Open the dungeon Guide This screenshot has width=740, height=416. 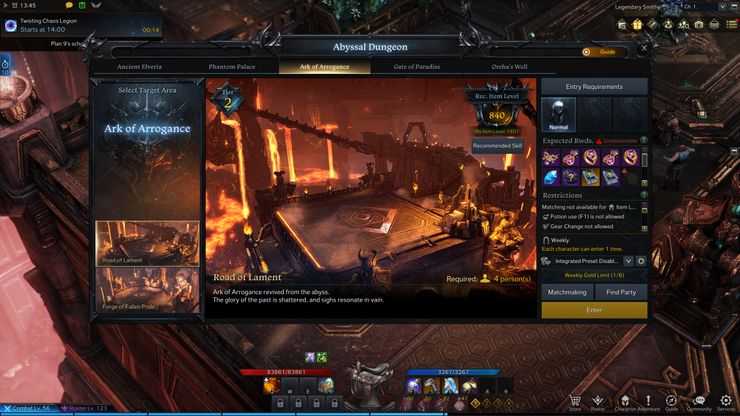click(601, 51)
